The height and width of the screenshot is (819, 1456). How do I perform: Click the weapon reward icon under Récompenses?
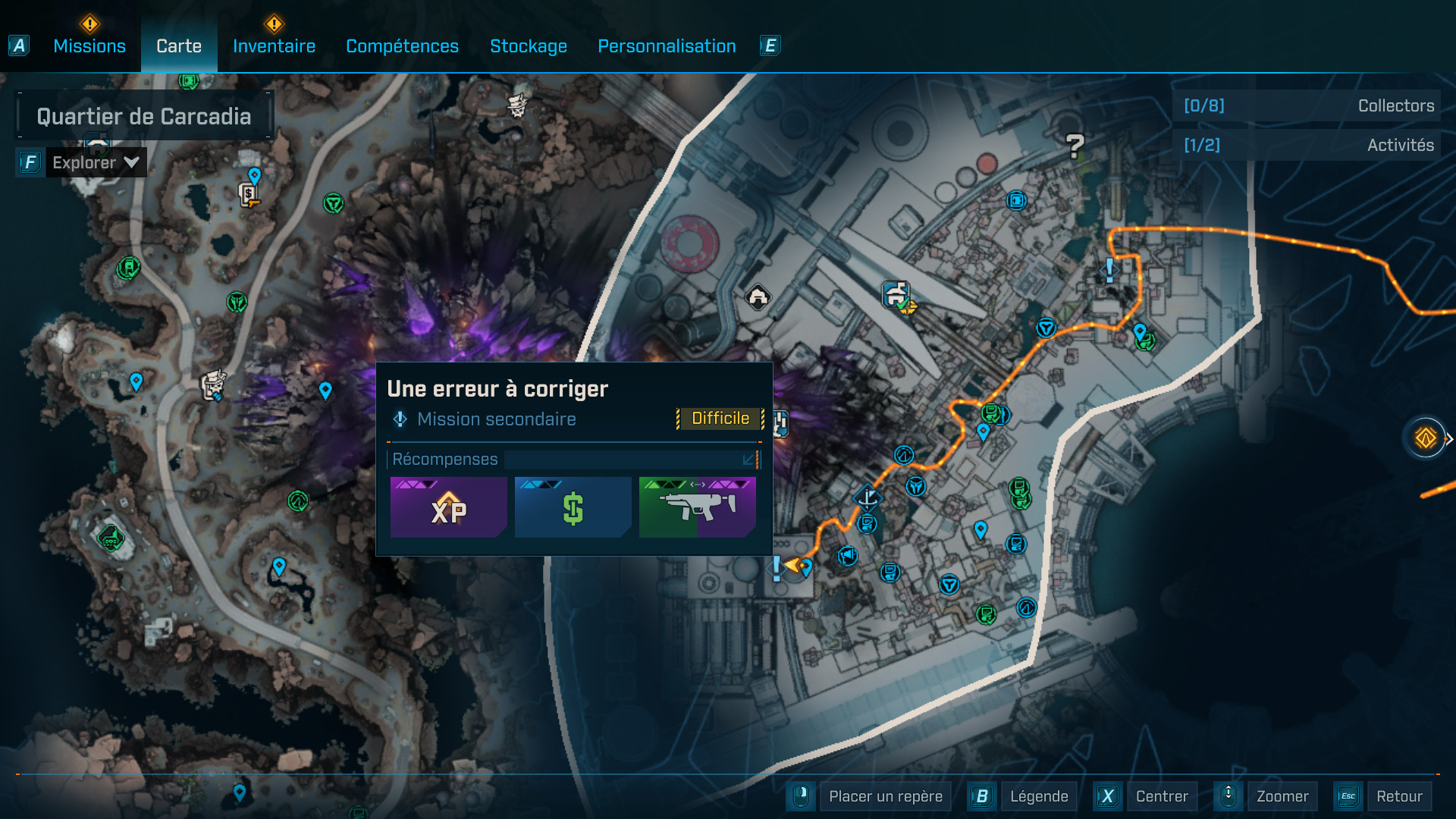coord(697,507)
